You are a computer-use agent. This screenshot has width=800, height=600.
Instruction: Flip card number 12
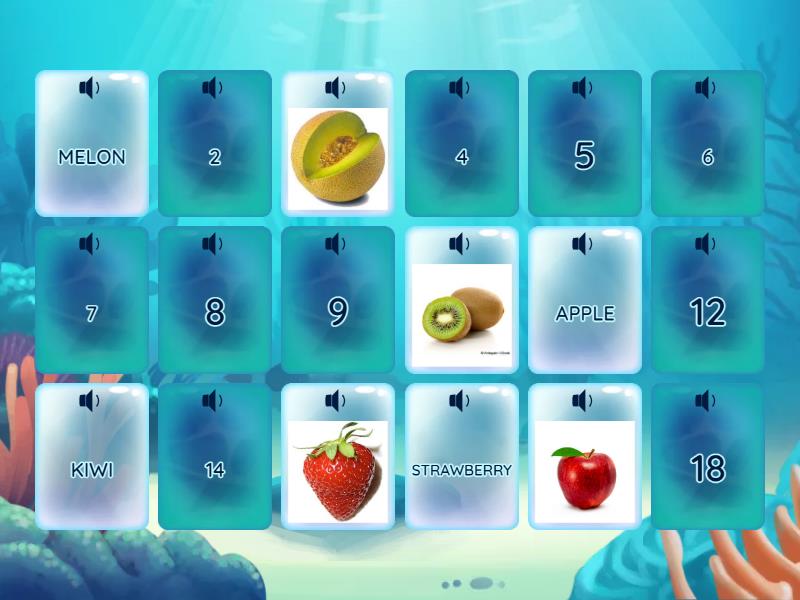[x=707, y=313]
